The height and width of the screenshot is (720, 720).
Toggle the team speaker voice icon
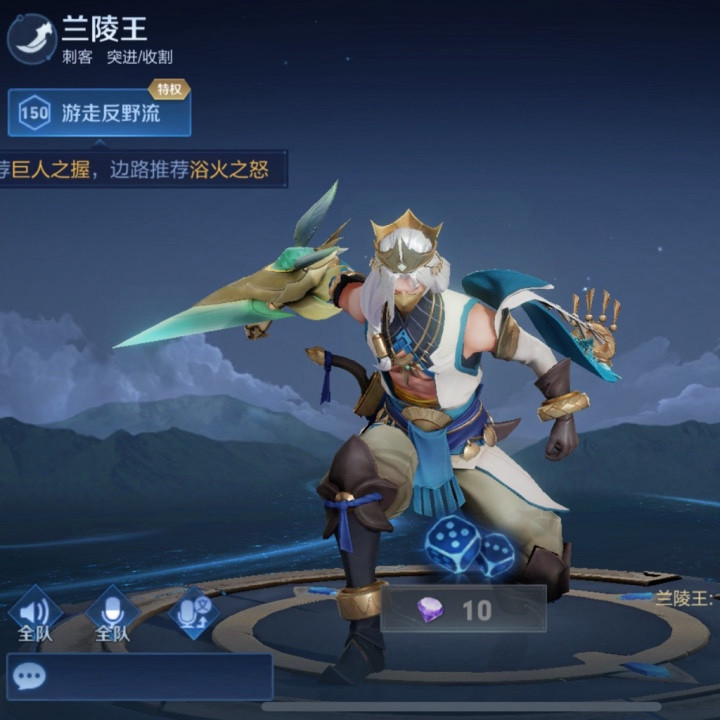pos(35,609)
